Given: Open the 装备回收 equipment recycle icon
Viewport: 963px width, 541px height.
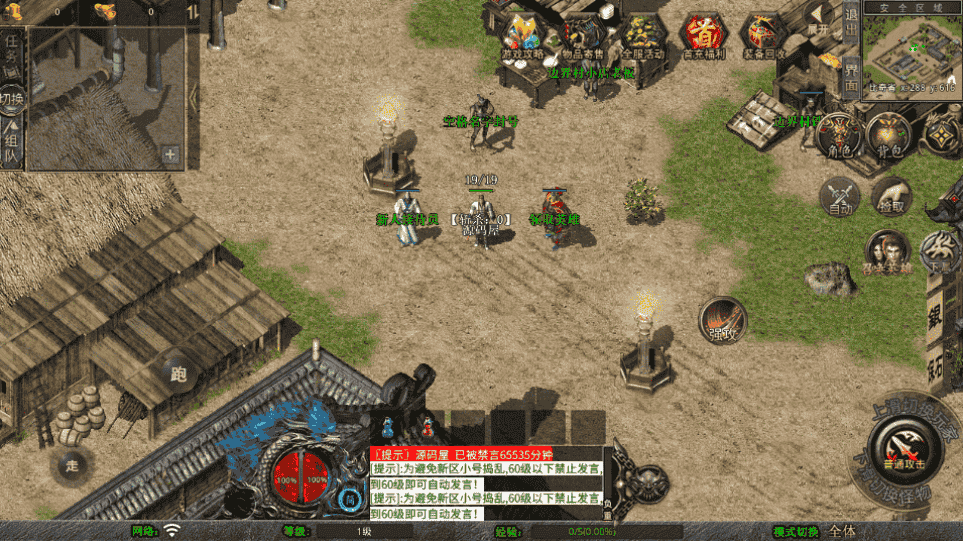Looking at the screenshot, I should tap(763, 36).
